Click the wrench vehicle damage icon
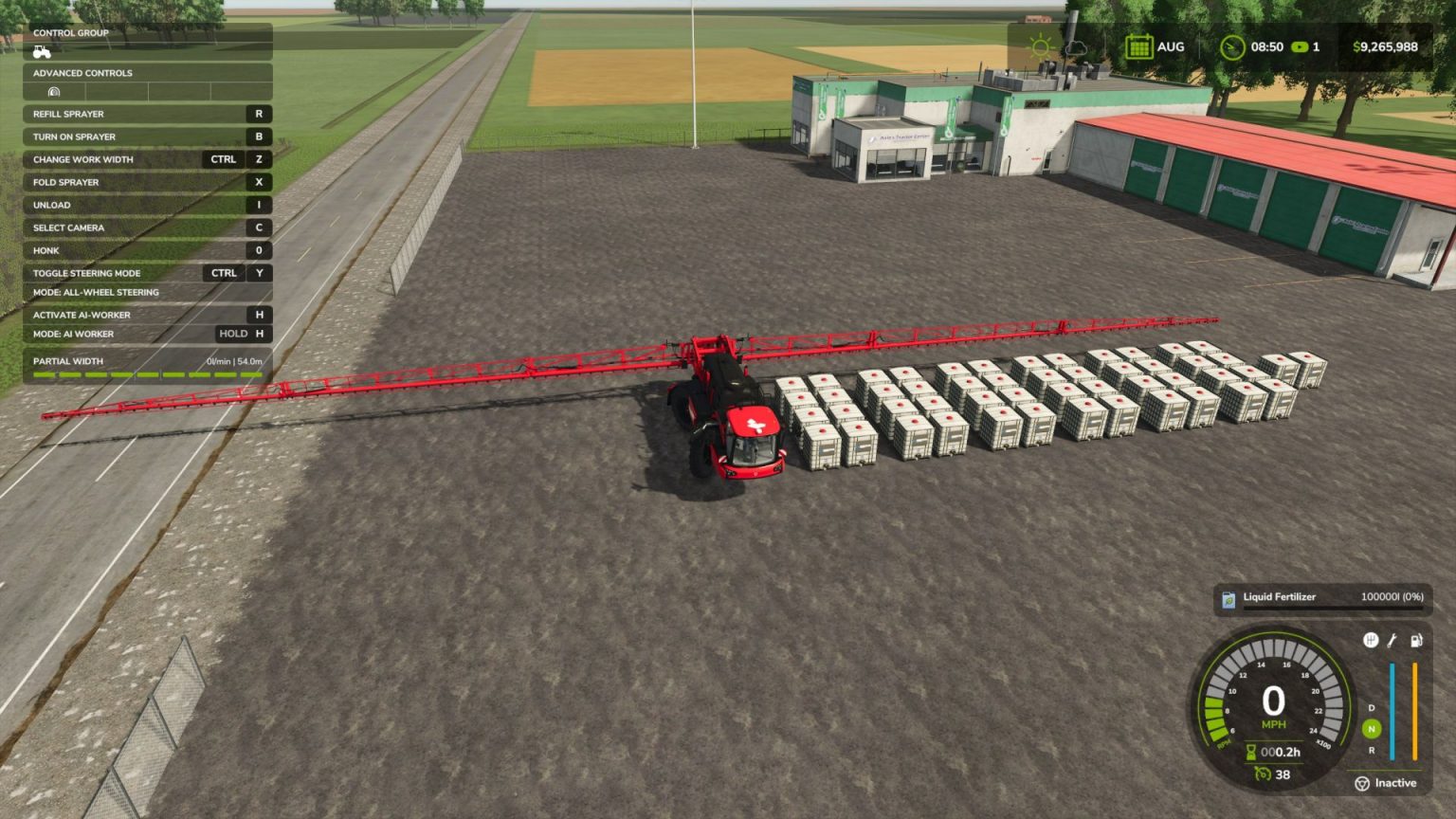 point(1392,639)
